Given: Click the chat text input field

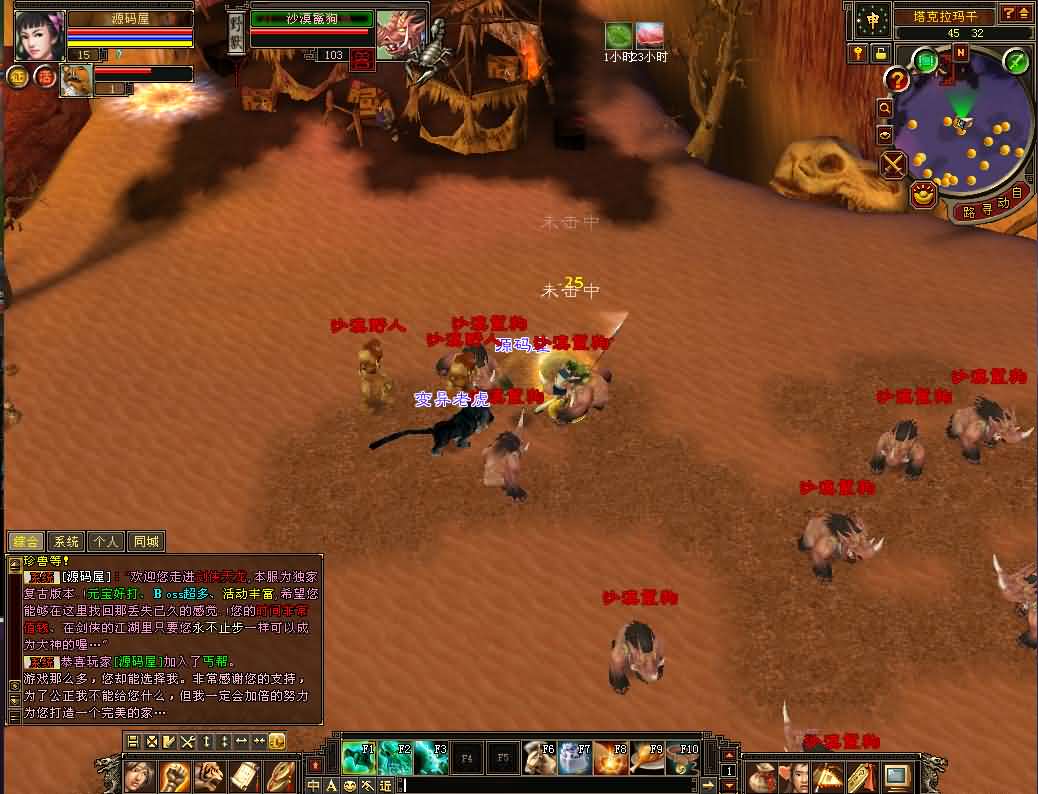Looking at the screenshot, I should (550, 786).
